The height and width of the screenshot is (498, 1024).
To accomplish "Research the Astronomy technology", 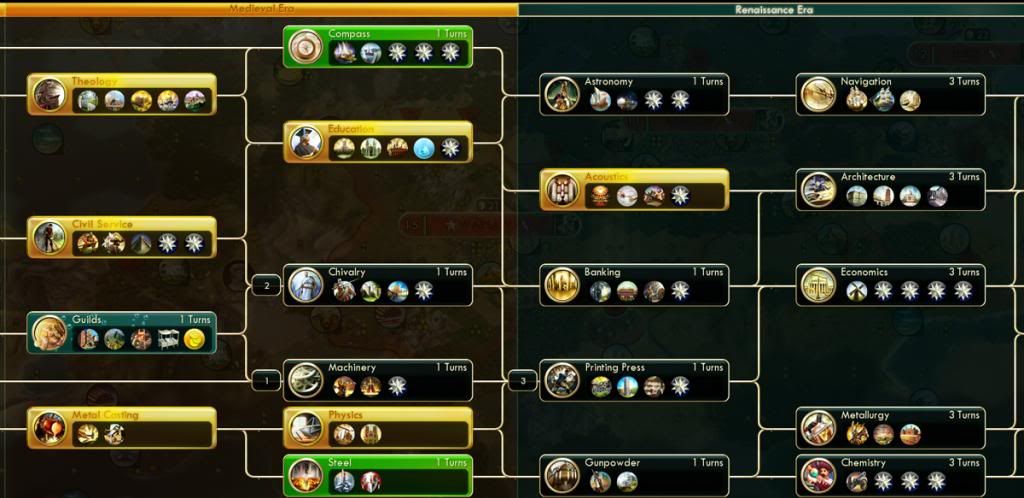I will (x=635, y=94).
